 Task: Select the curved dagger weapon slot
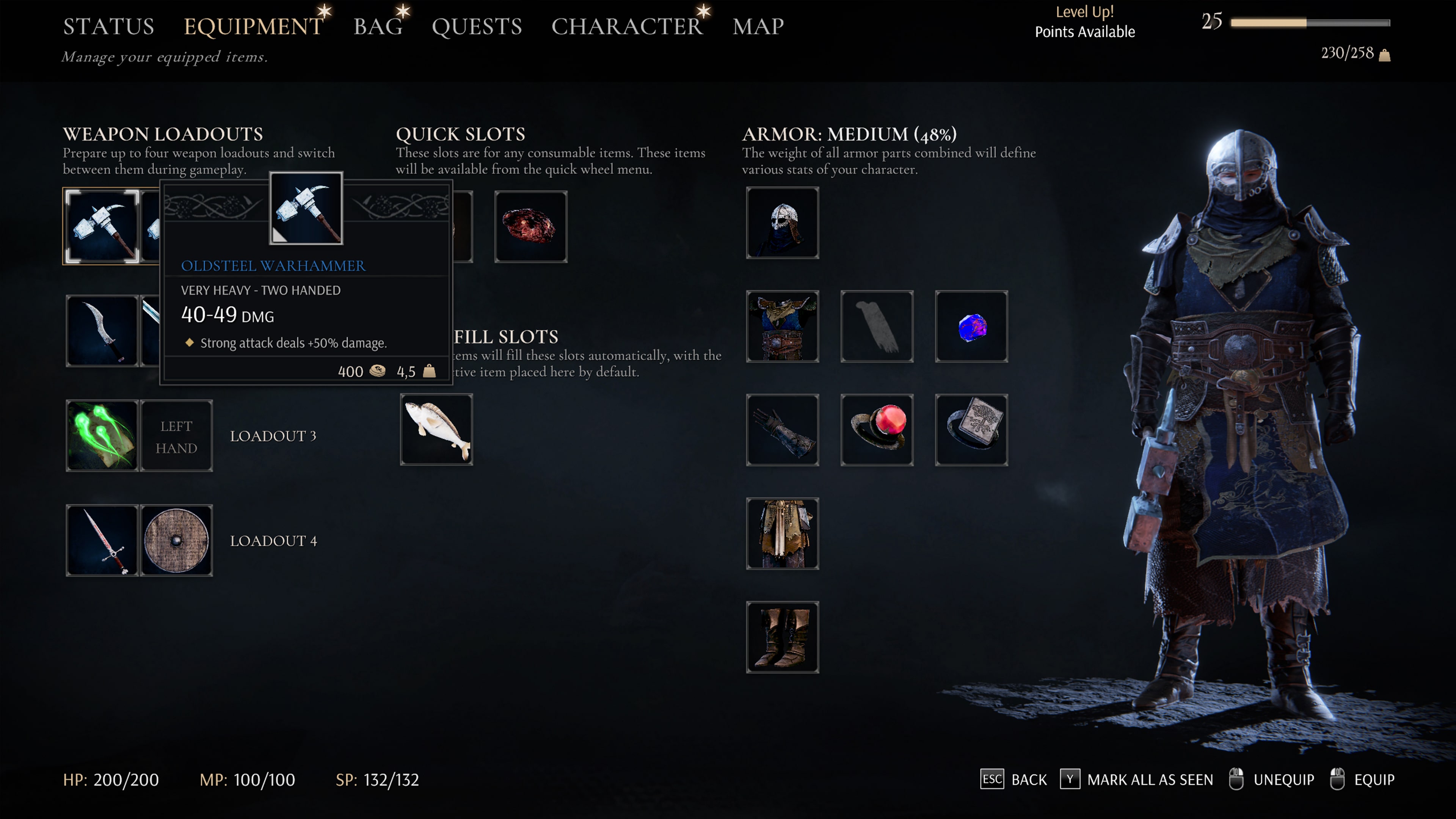click(102, 331)
